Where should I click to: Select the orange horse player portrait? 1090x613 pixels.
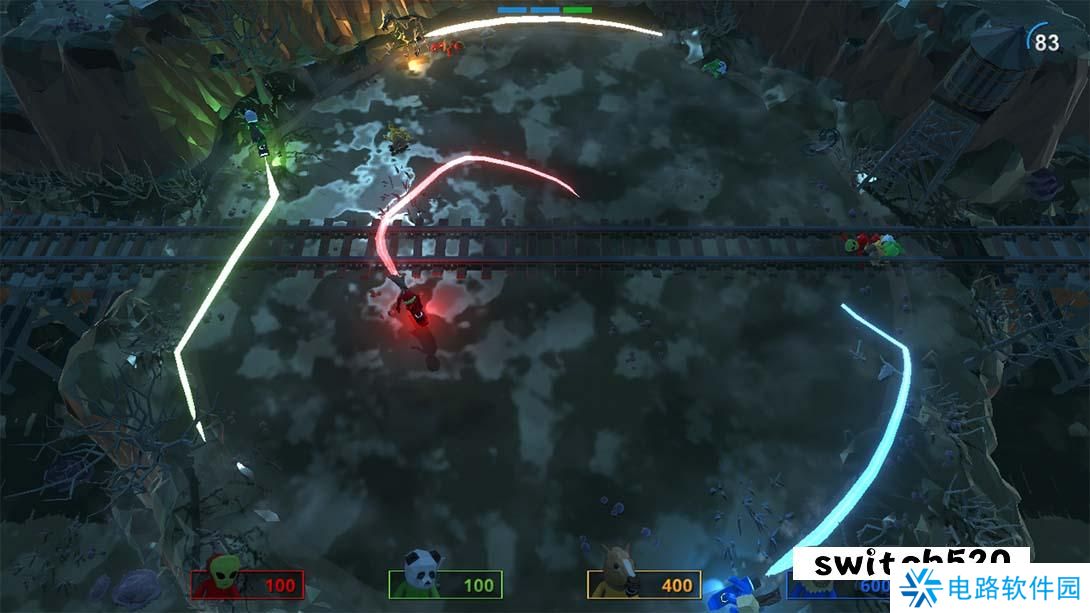(616, 573)
